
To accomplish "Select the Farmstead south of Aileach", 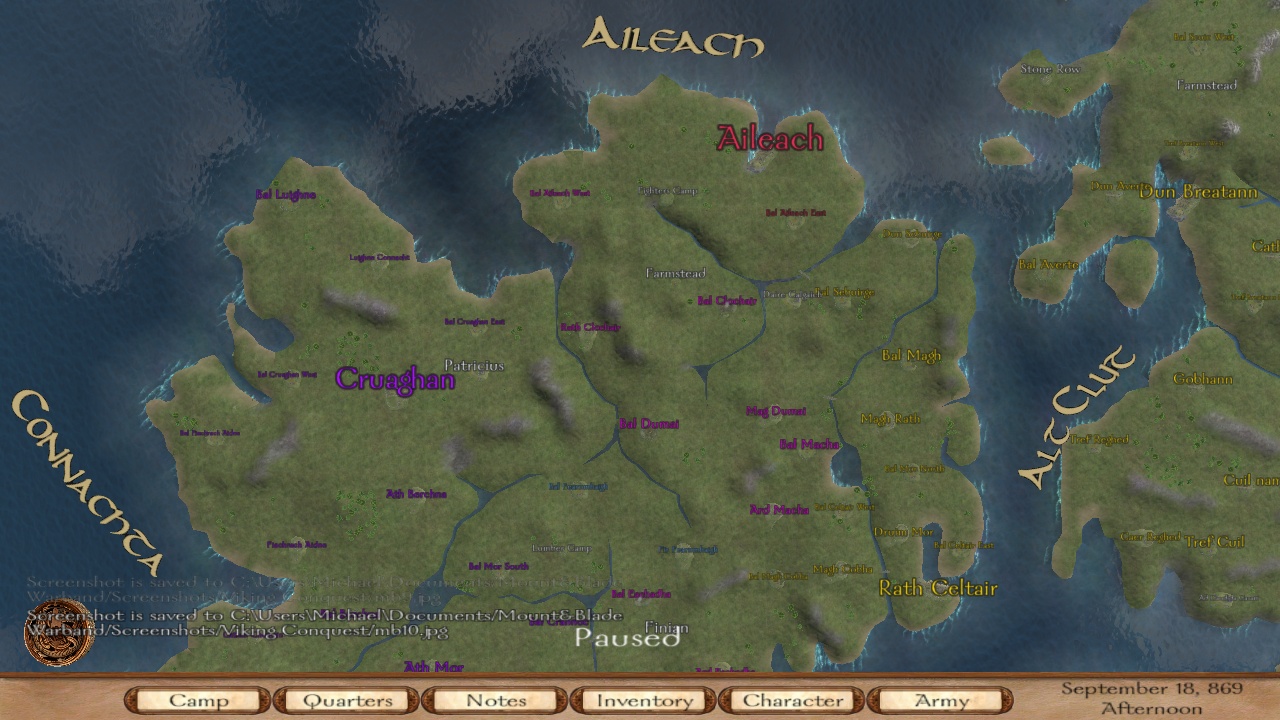I will coord(675,273).
